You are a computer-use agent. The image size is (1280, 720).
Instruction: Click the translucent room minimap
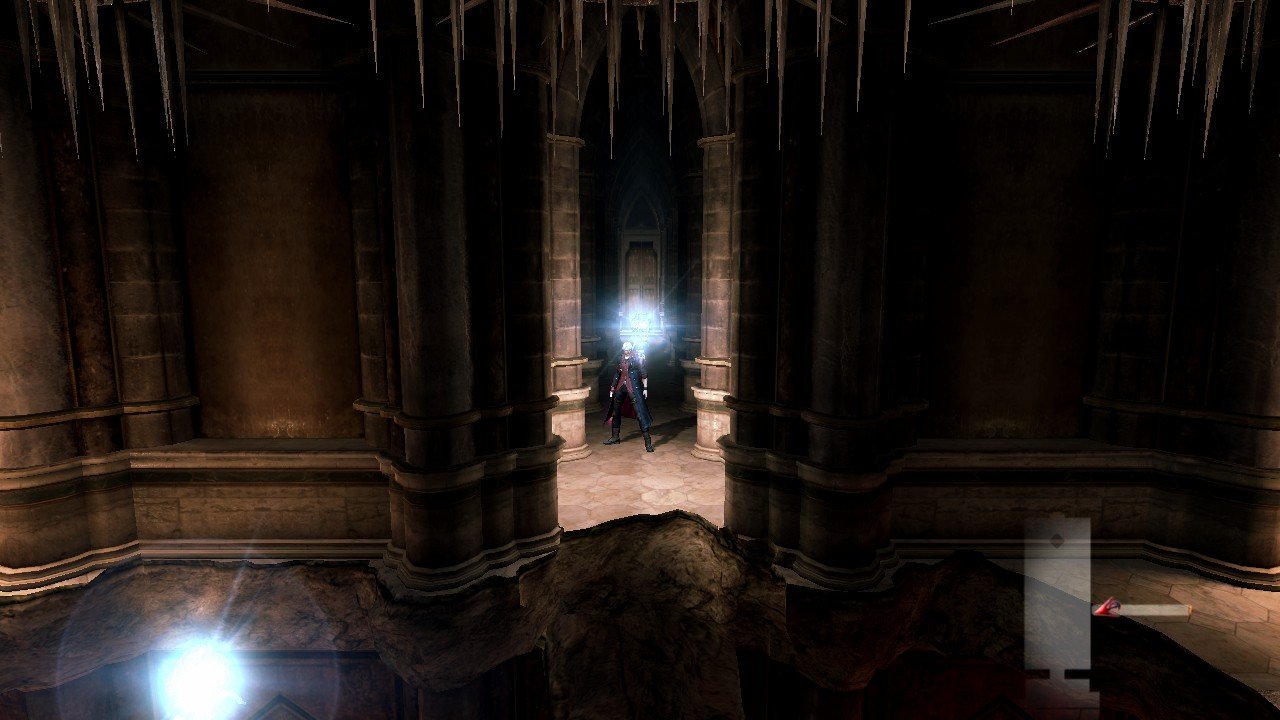(x=1057, y=600)
